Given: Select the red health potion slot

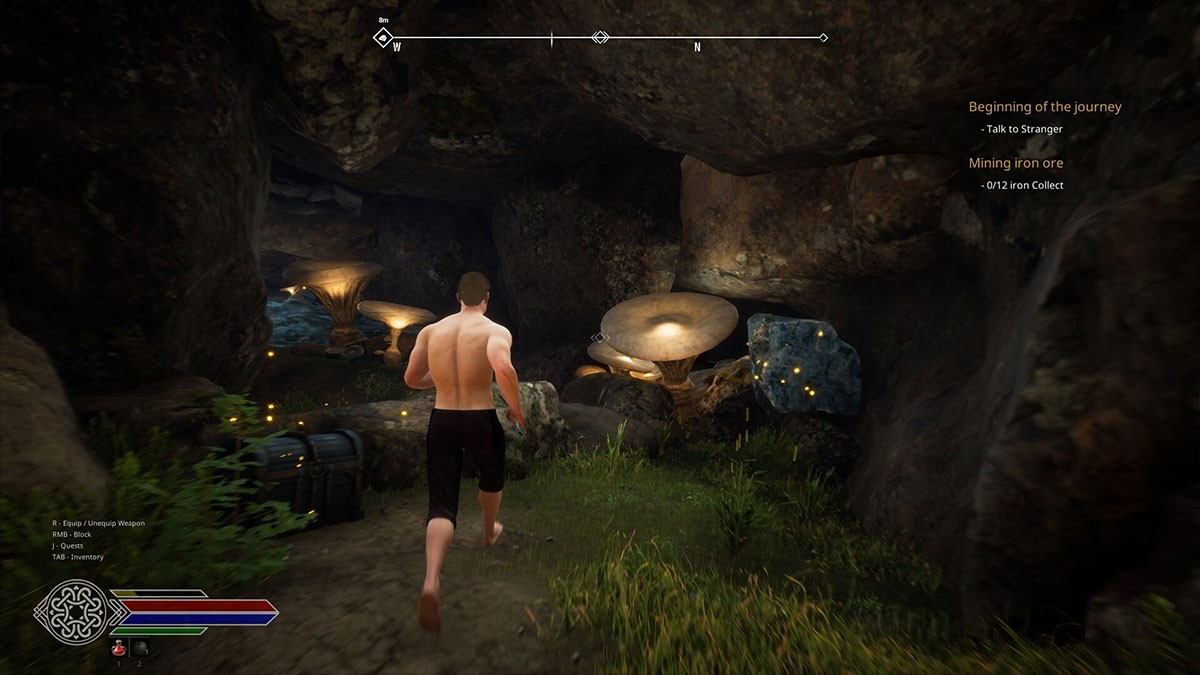Looking at the screenshot, I should (119, 647).
